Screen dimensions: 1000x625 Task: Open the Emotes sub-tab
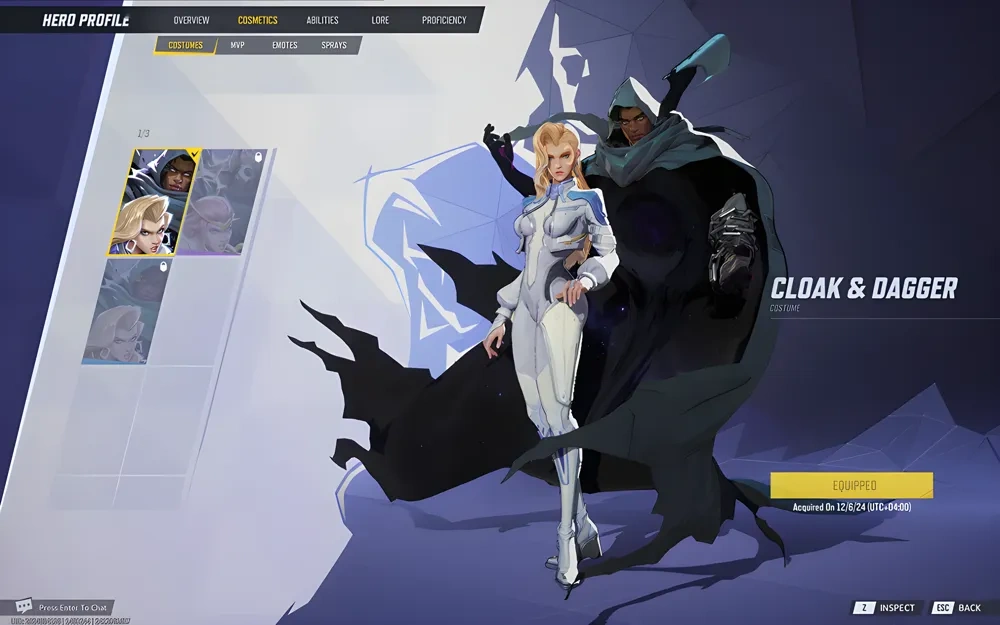point(284,45)
